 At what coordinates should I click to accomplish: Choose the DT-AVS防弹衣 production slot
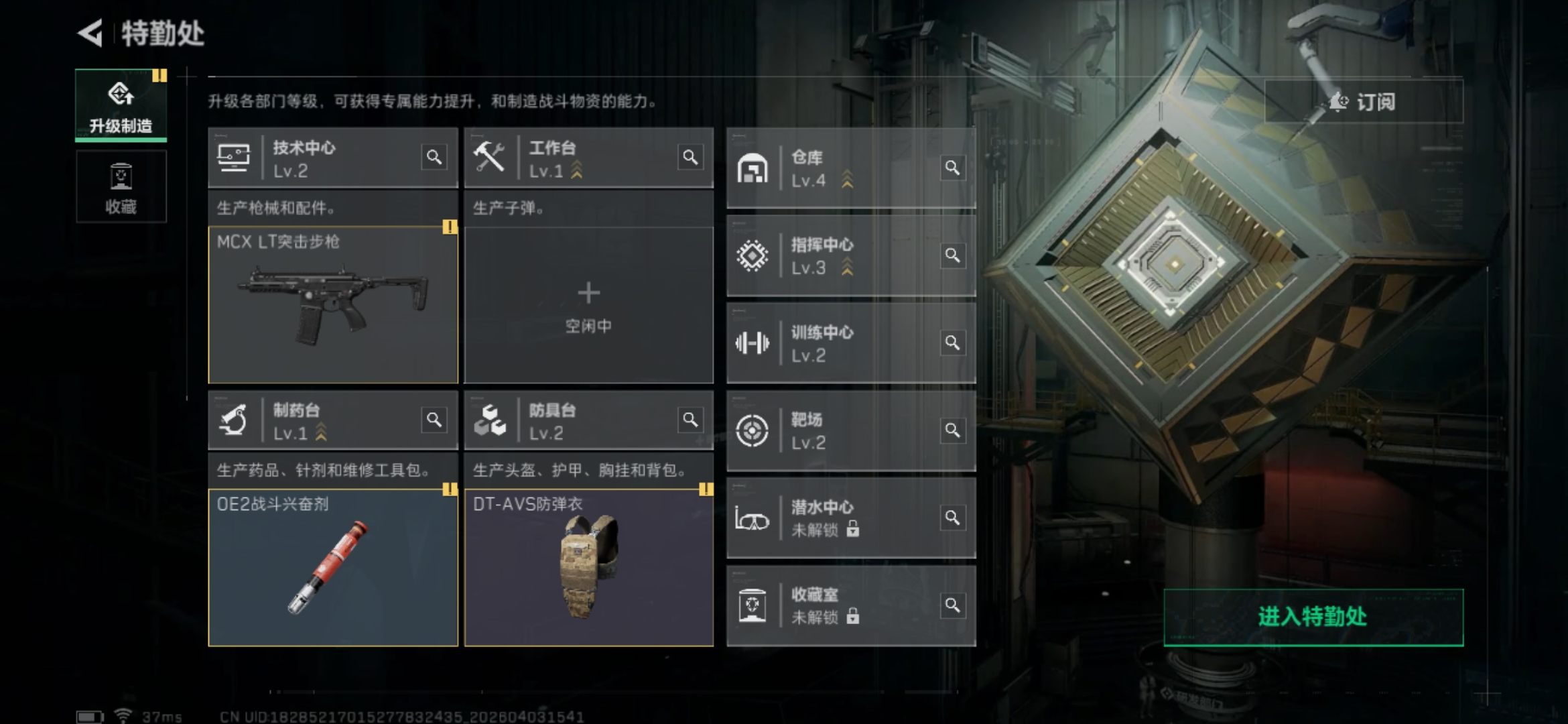(588, 568)
